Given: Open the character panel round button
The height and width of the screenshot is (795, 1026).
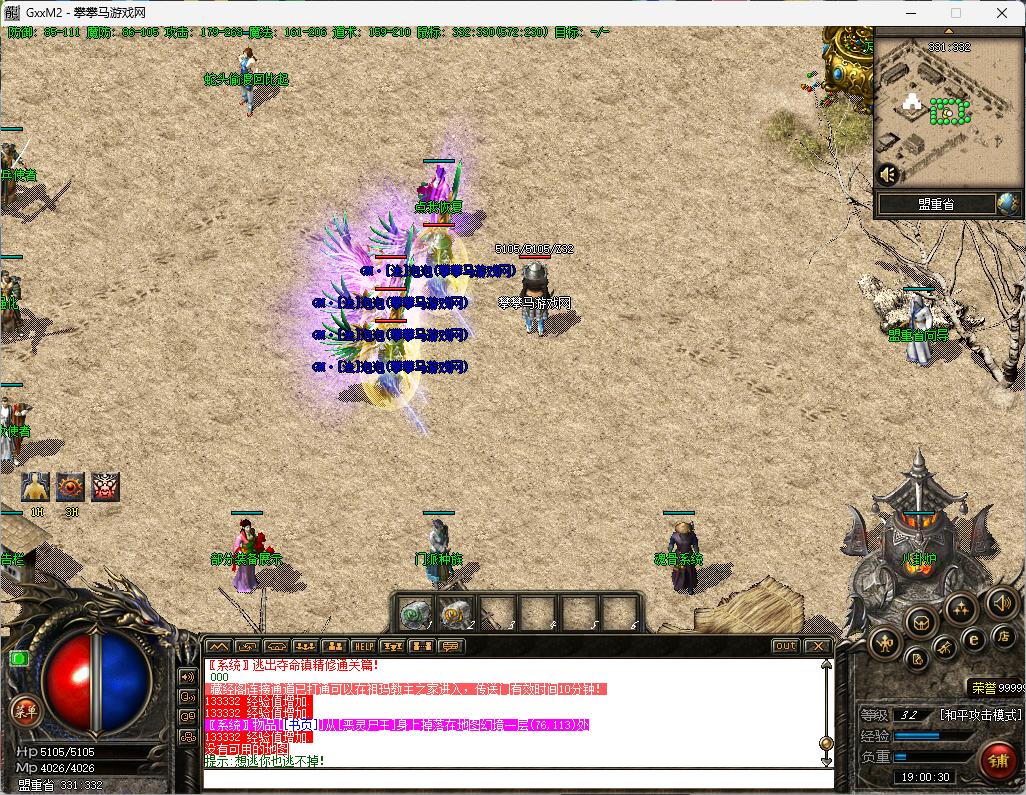Looking at the screenshot, I should [884, 644].
